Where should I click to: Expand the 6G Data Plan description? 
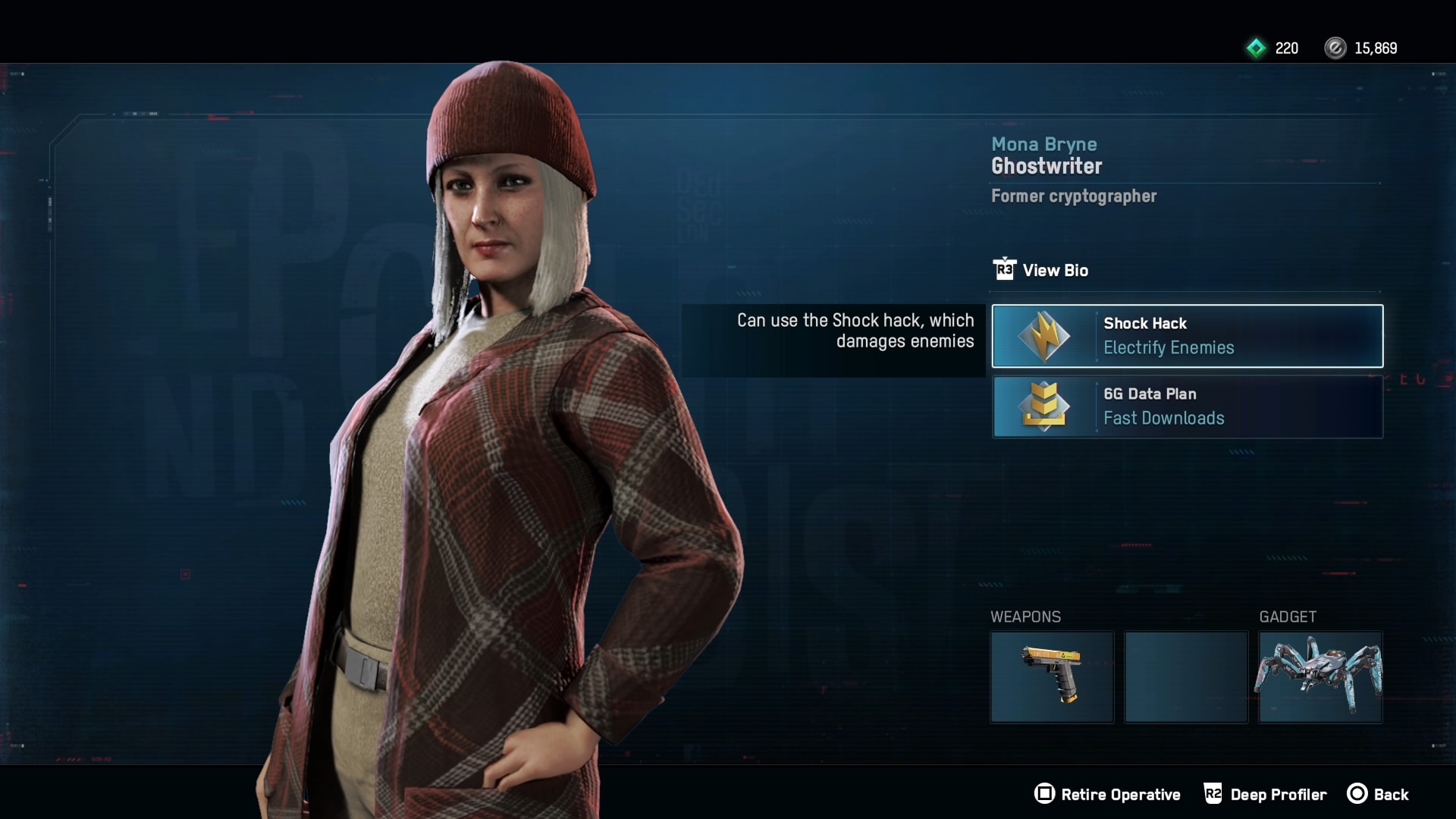(x=1187, y=407)
